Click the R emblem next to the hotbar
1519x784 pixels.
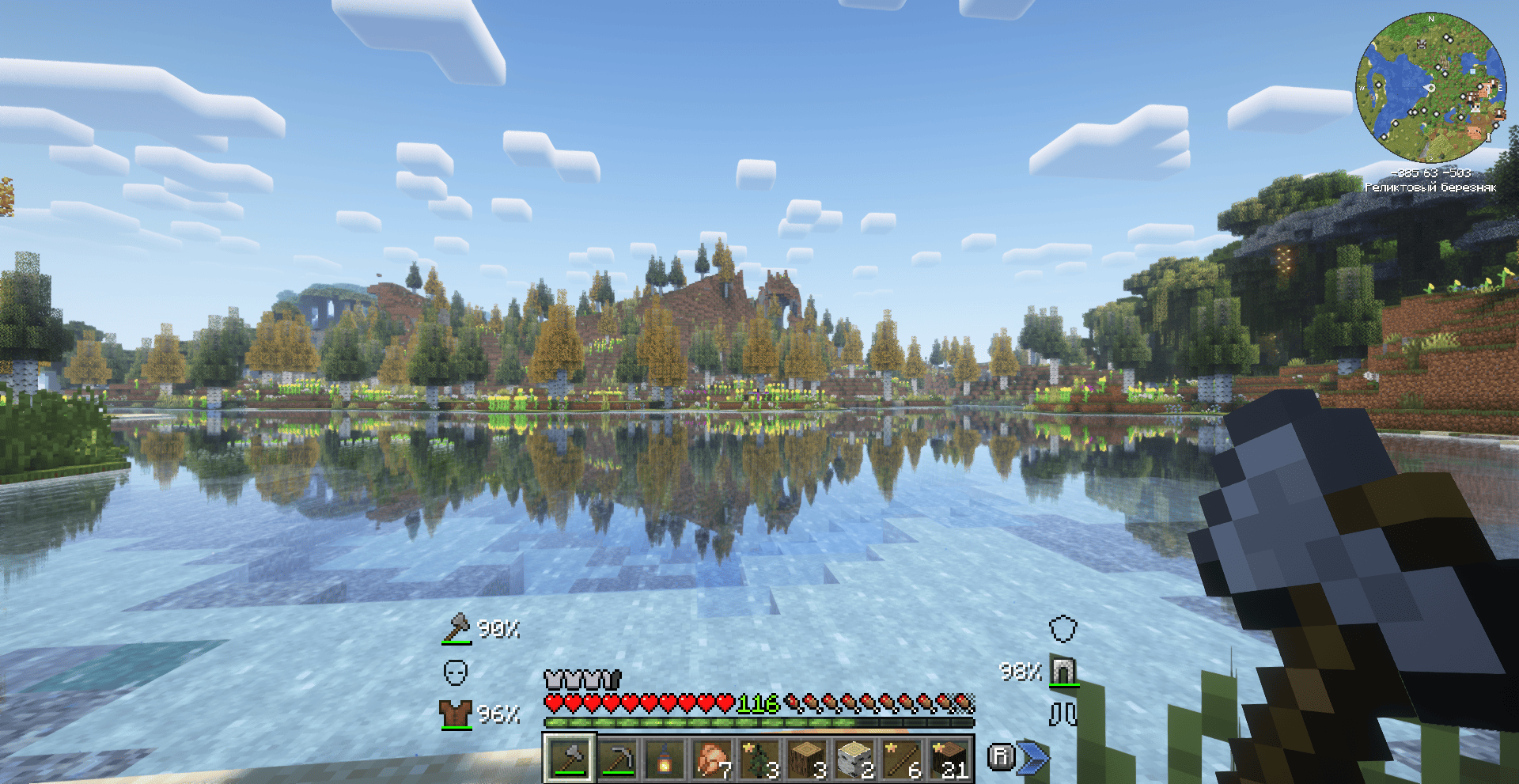tap(1001, 757)
